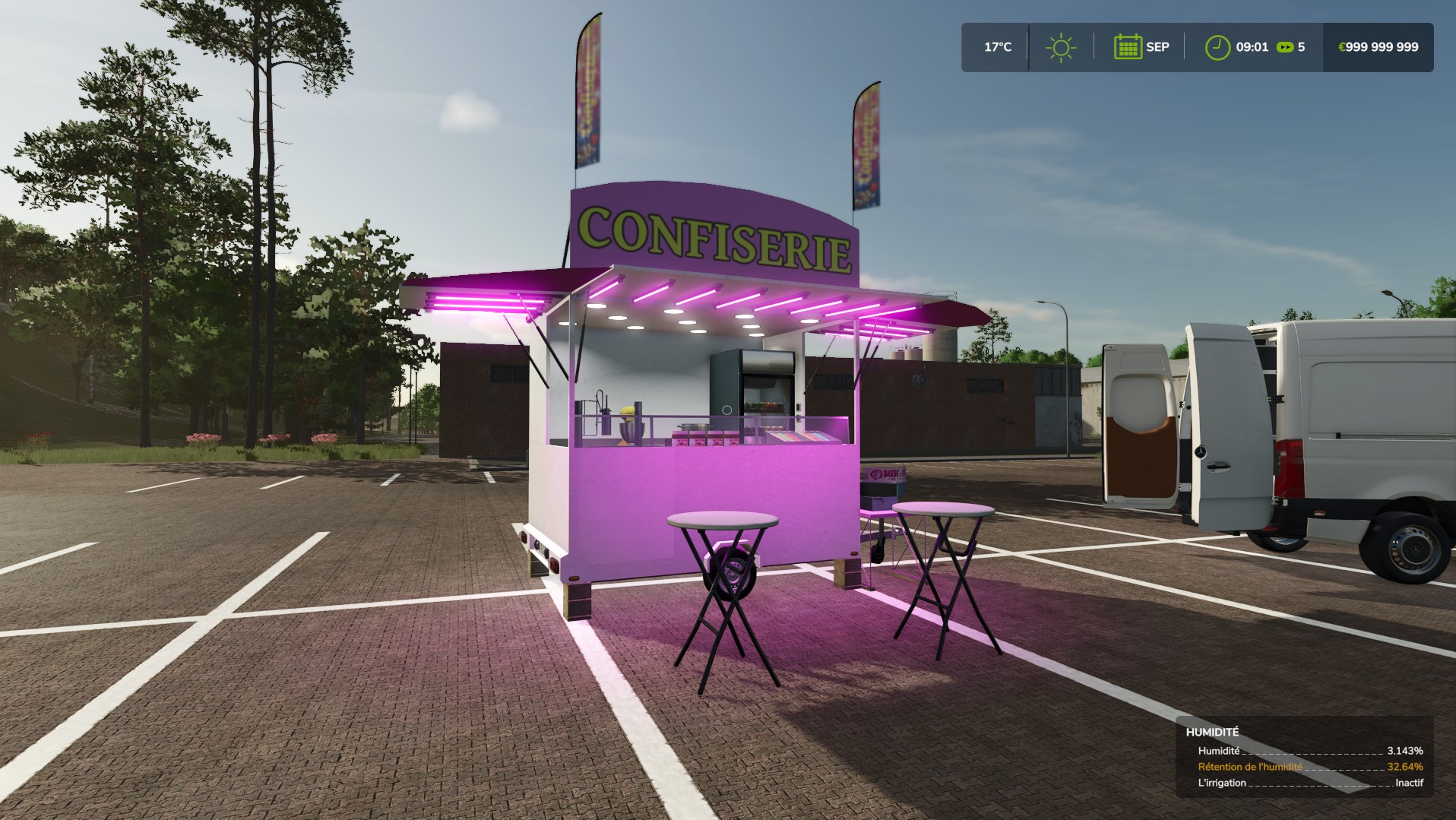The image size is (1456, 820).
Task: Select the 17°C temperature display
Action: tap(996, 46)
